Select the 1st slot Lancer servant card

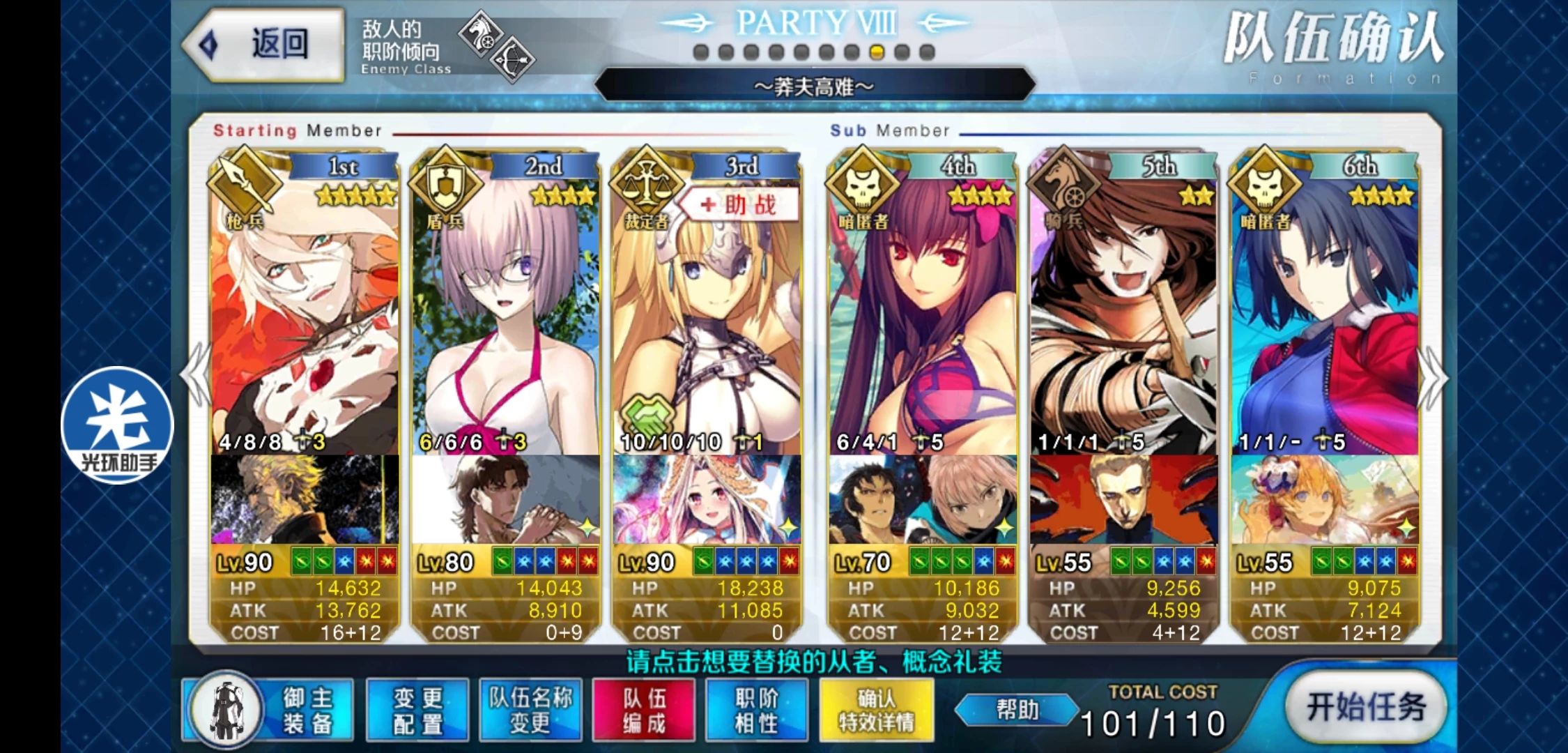click(x=305, y=314)
